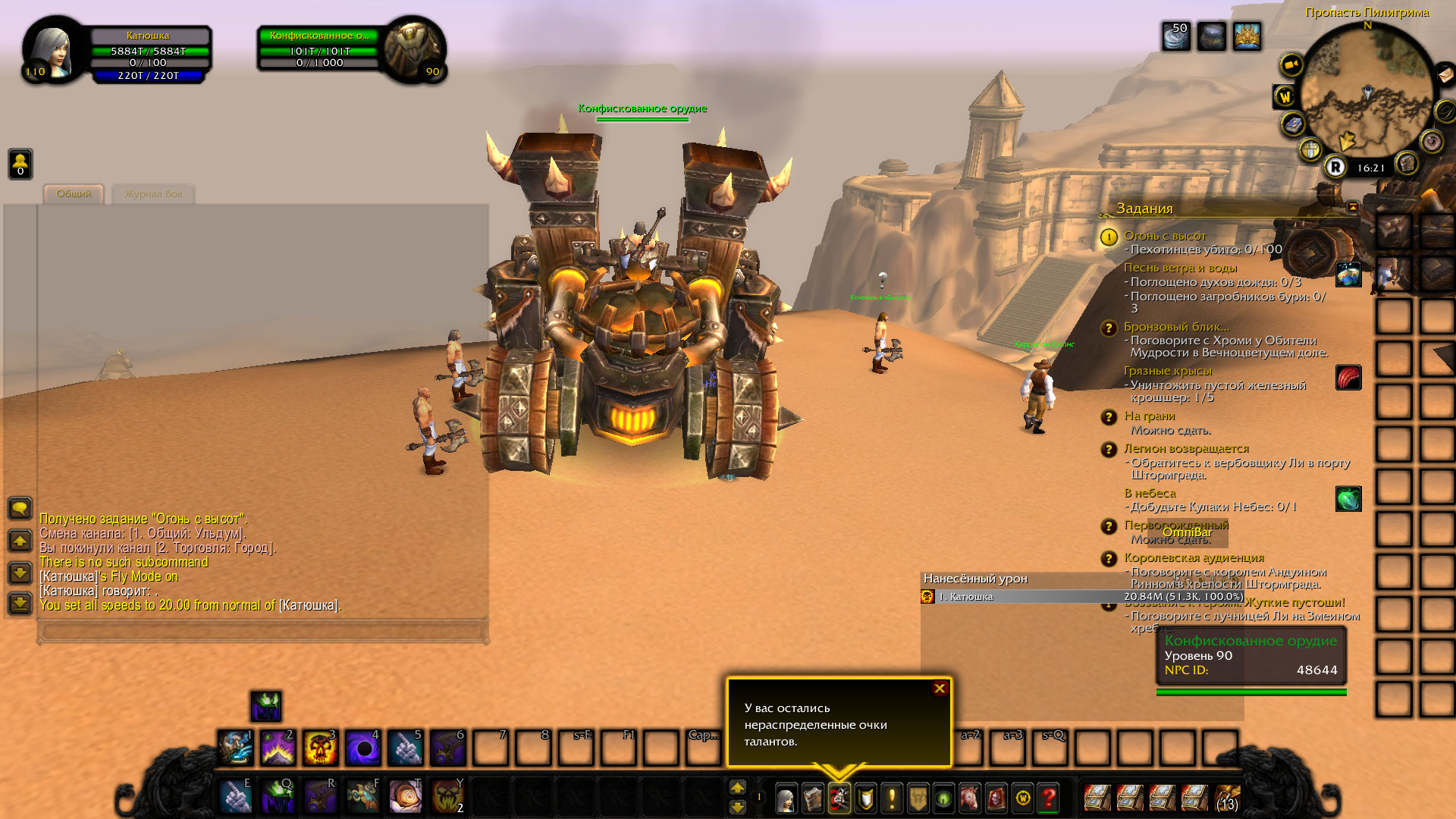Click the chat input box
This screenshot has height=819, width=1456.
[x=262, y=631]
